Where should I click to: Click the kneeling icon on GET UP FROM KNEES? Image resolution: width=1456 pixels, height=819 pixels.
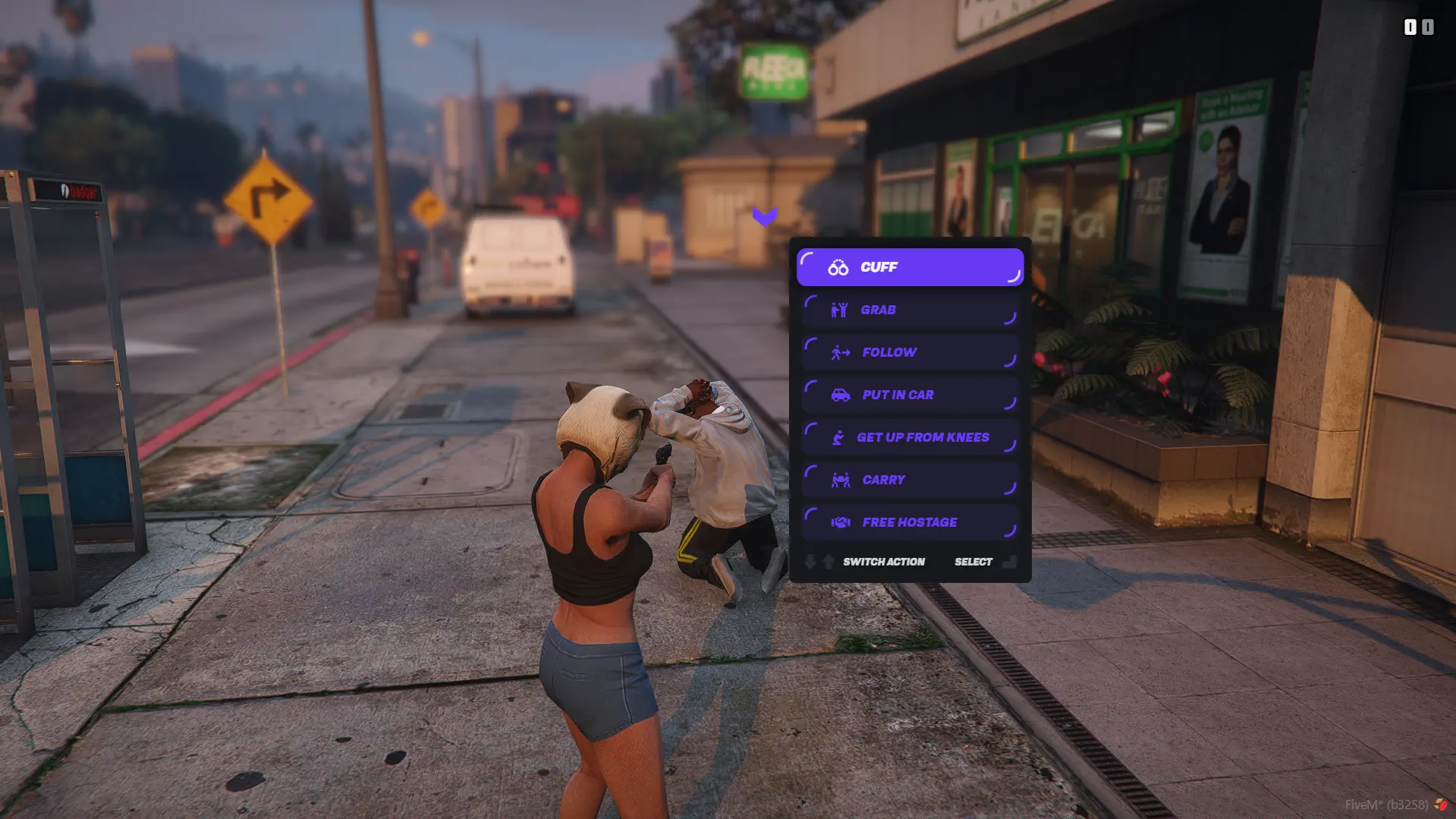click(837, 436)
